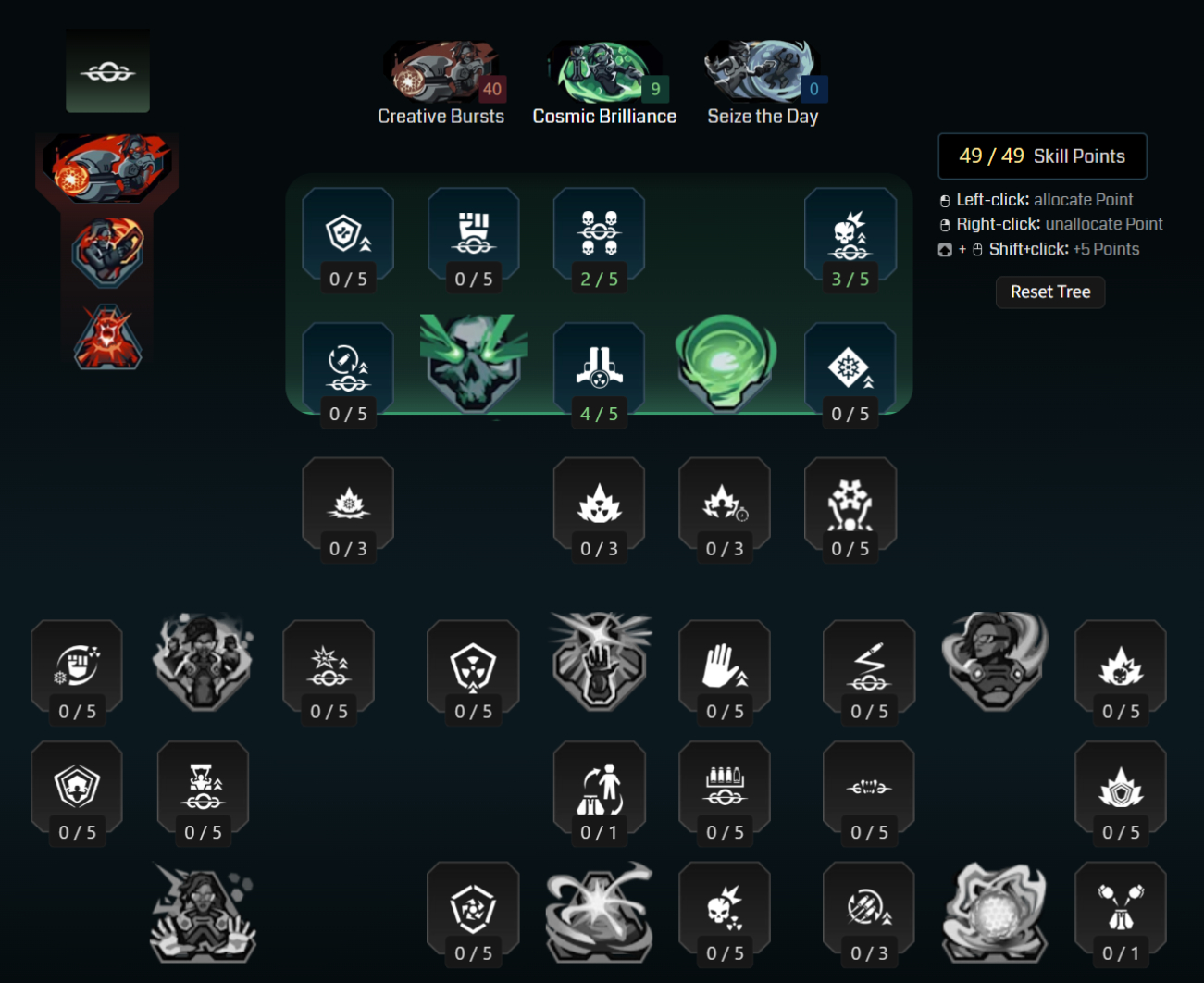Click the glowing hand milestone node
The image size is (1204, 983).
click(x=599, y=659)
